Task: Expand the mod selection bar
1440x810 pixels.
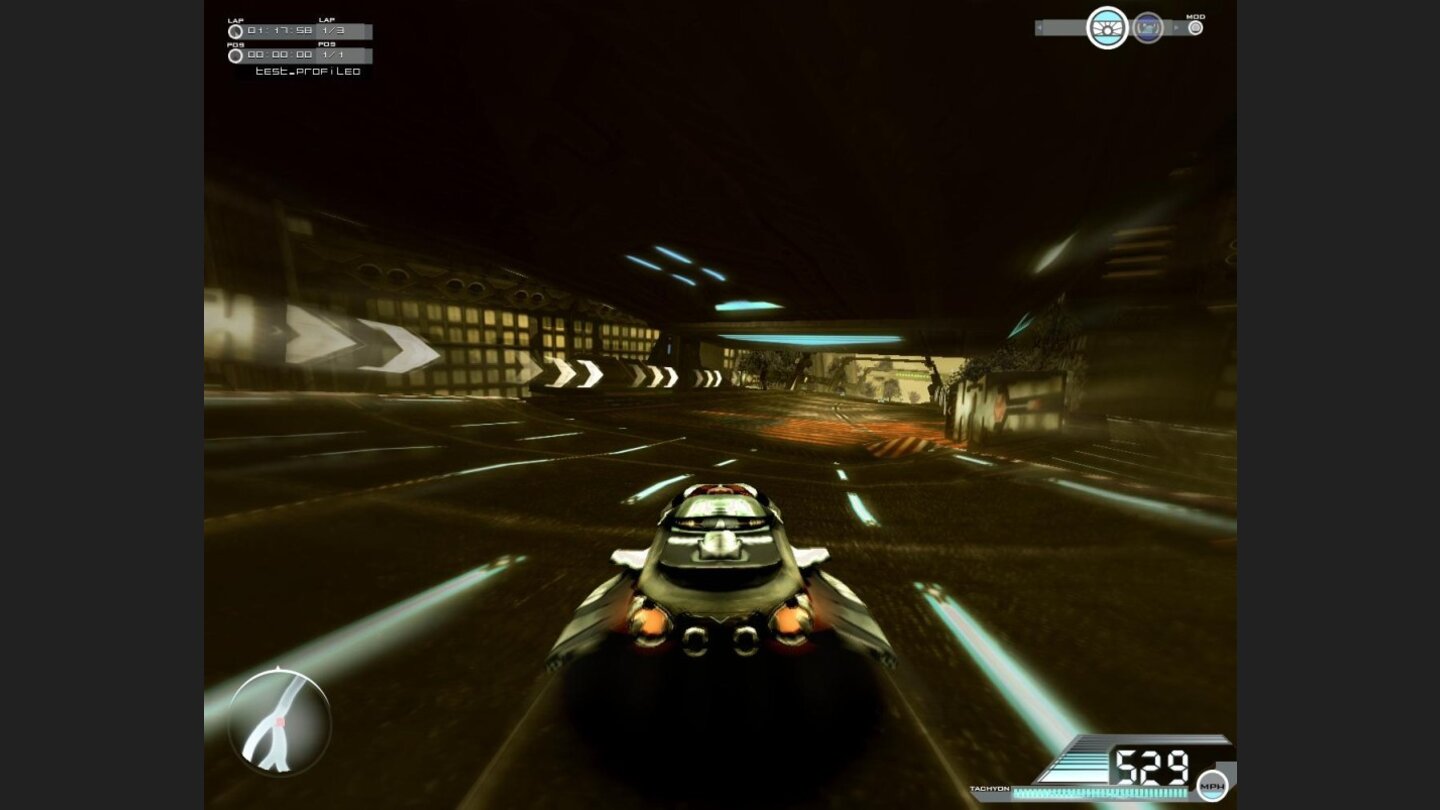Action: (x=1070, y=27)
